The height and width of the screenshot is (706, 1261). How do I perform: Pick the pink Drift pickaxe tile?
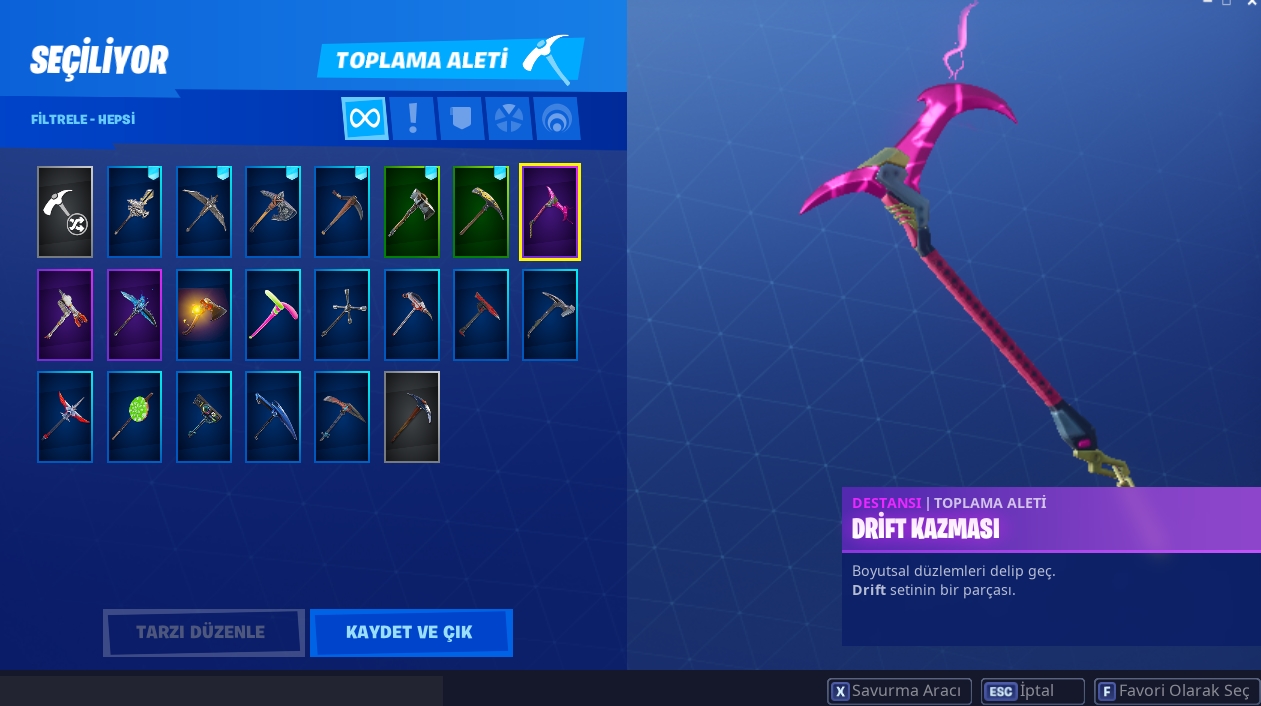coord(550,212)
